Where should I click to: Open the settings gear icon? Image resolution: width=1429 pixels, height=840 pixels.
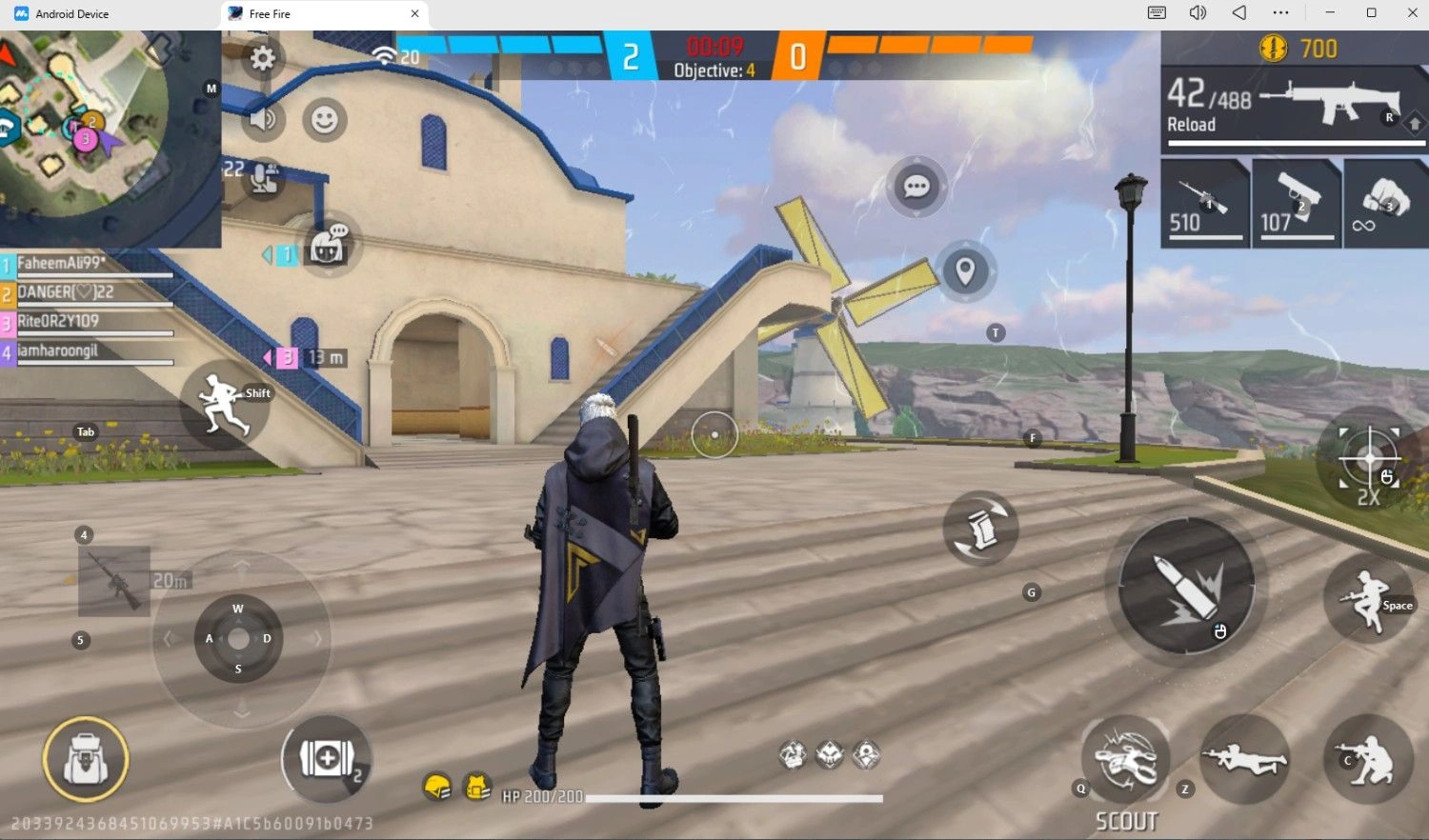[262, 59]
